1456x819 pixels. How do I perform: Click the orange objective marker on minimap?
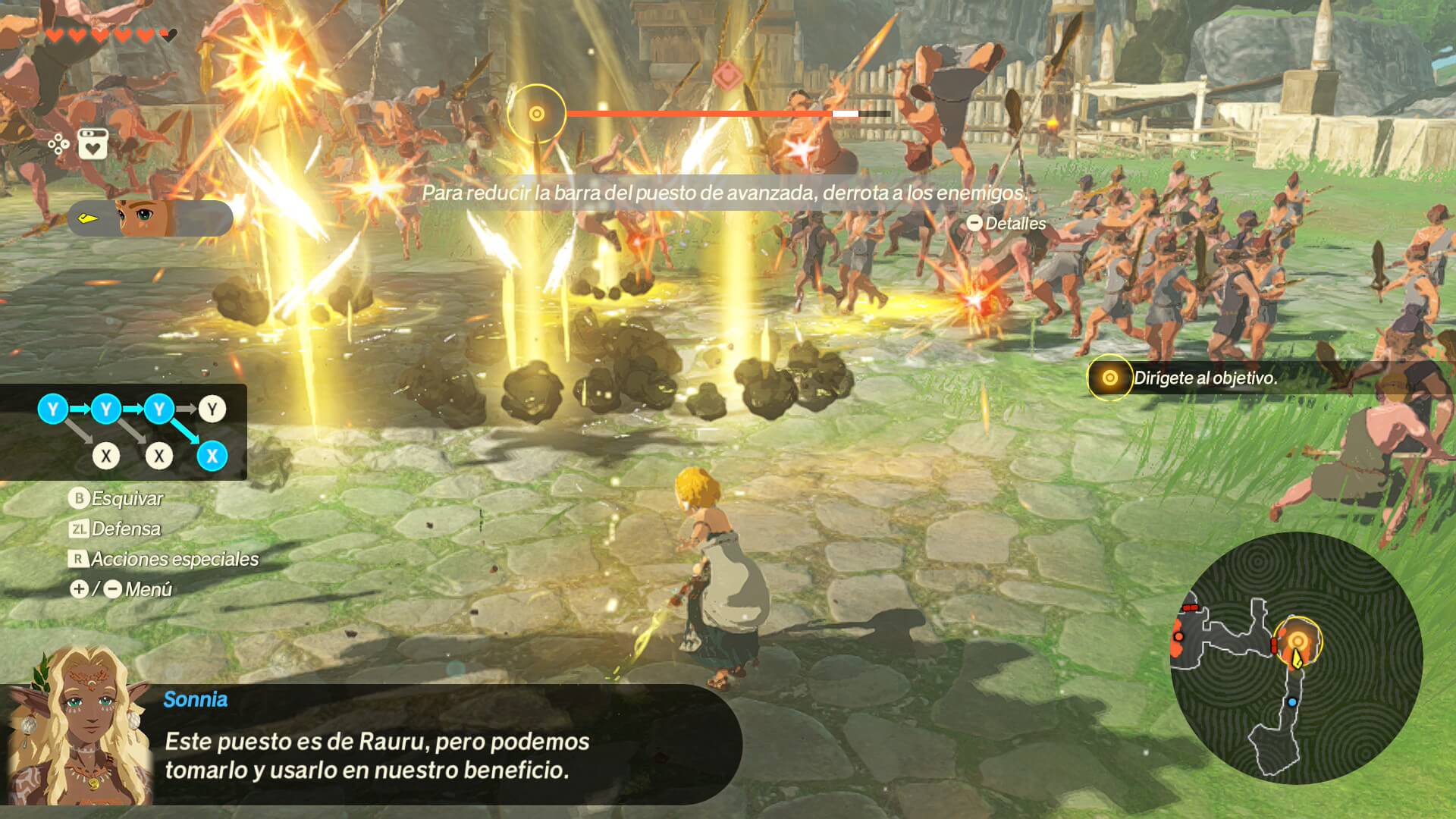[x=1298, y=641]
